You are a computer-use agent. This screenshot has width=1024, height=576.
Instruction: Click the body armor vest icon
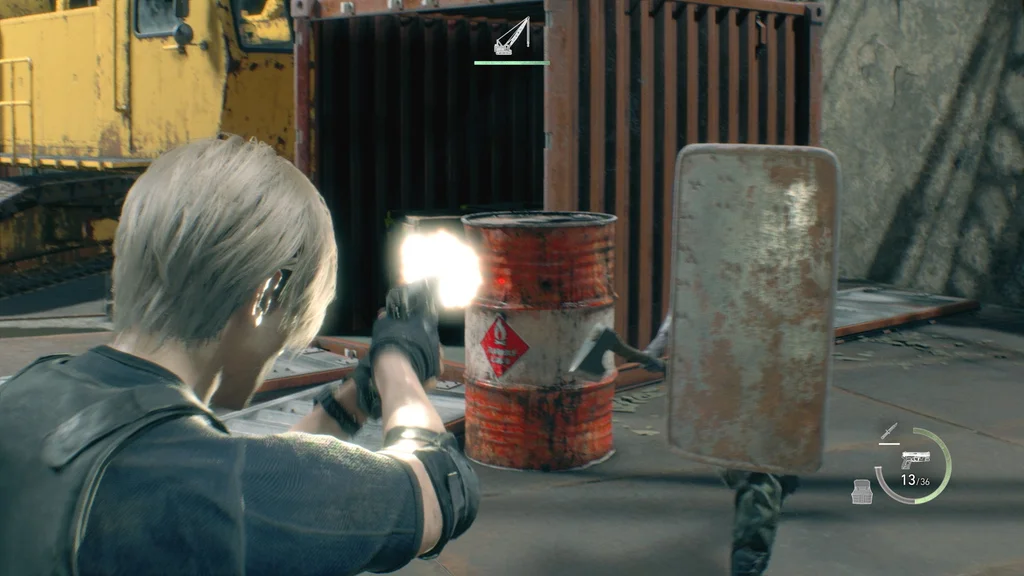coord(861,491)
